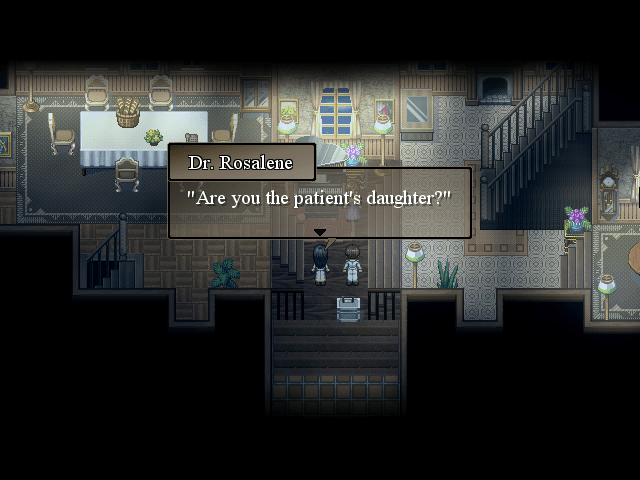Image resolution: width=640 pixels, height=480 pixels.
Task: Advance Dr. Rosalene's dialogue text box
Action: pos(319,201)
